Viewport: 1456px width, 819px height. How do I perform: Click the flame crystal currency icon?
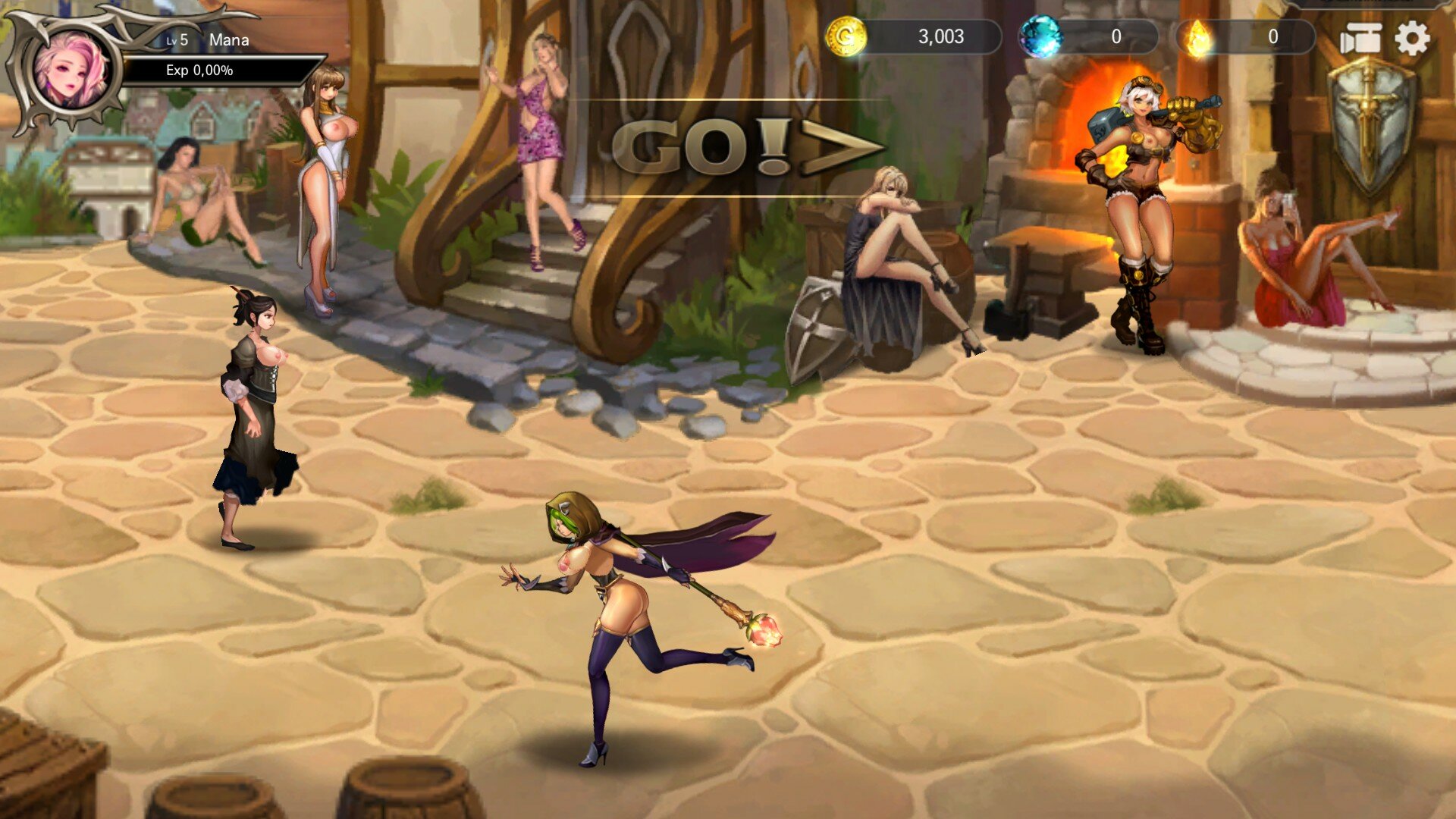pyautogui.click(x=1199, y=37)
